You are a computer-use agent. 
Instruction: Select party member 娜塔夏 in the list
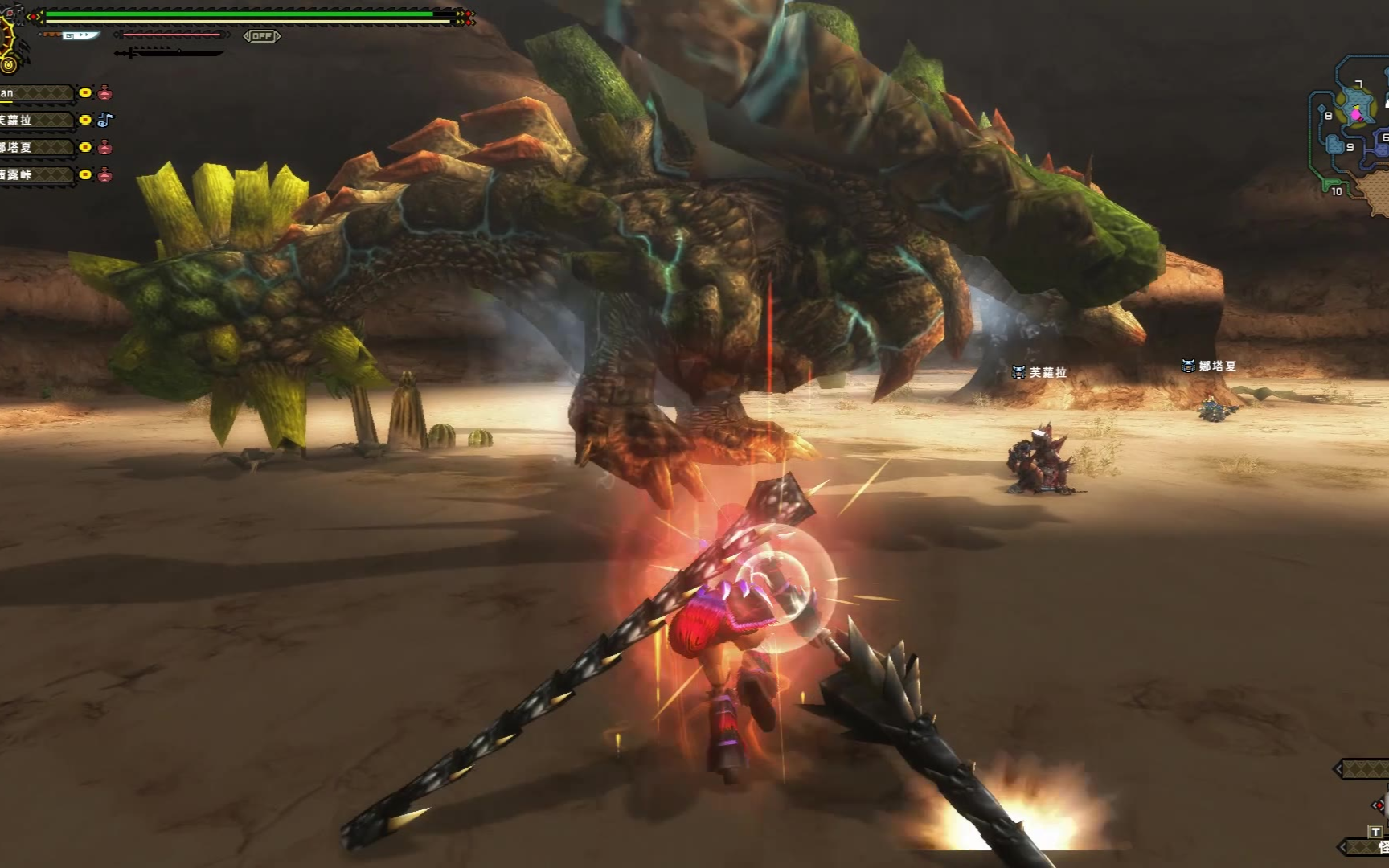click(36, 147)
